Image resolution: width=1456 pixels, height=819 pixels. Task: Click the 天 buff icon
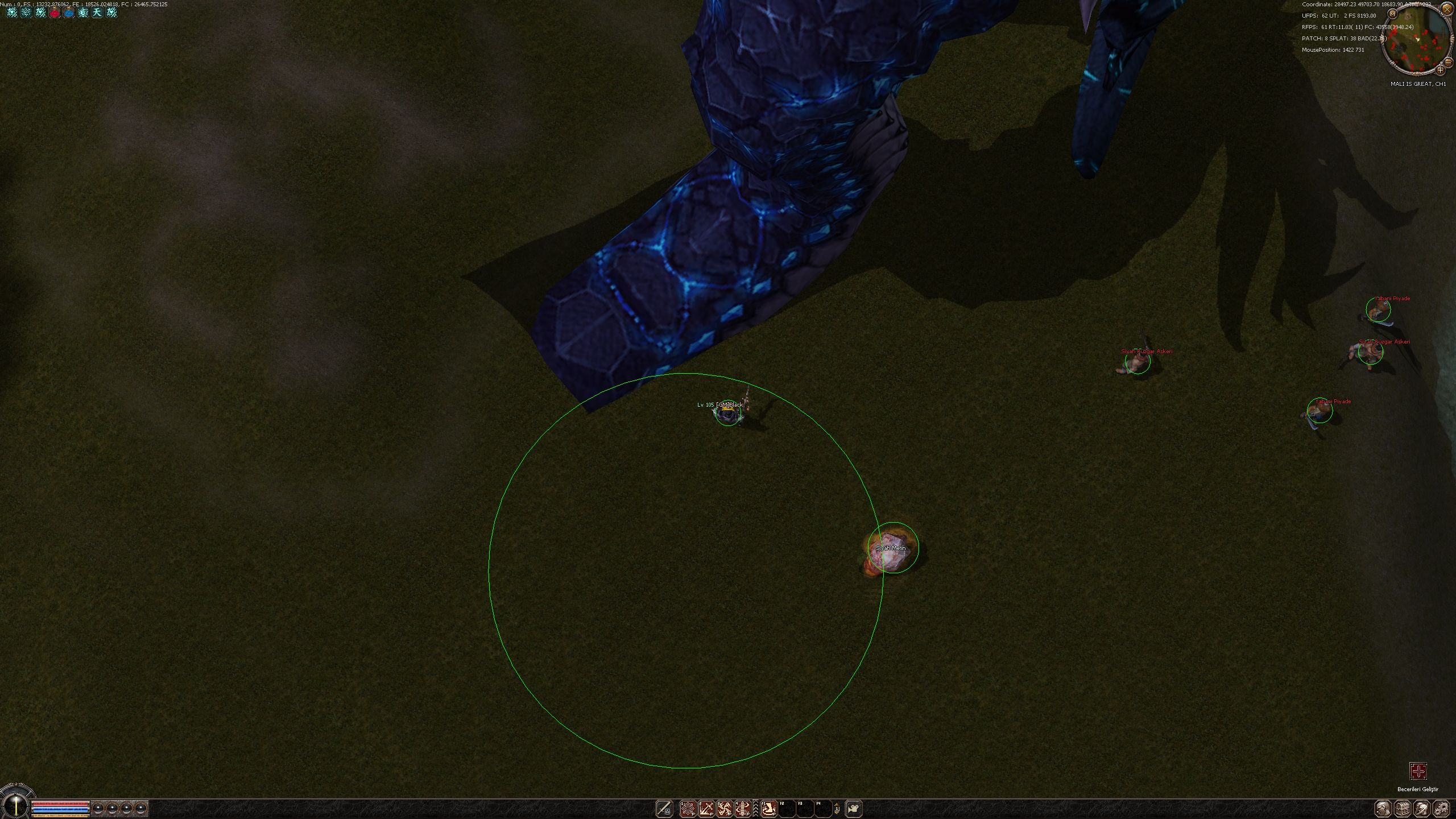click(x=97, y=12)
